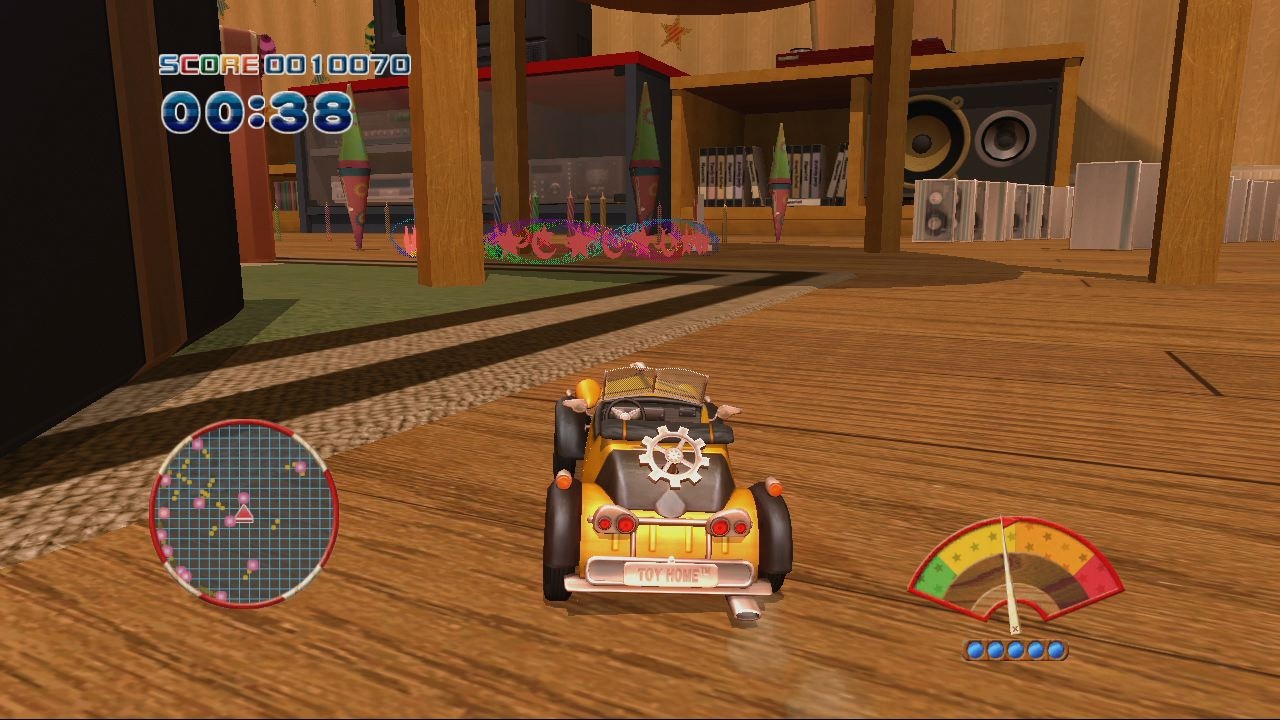Click the speedometer needle with the X mark

click(1015, 628)
